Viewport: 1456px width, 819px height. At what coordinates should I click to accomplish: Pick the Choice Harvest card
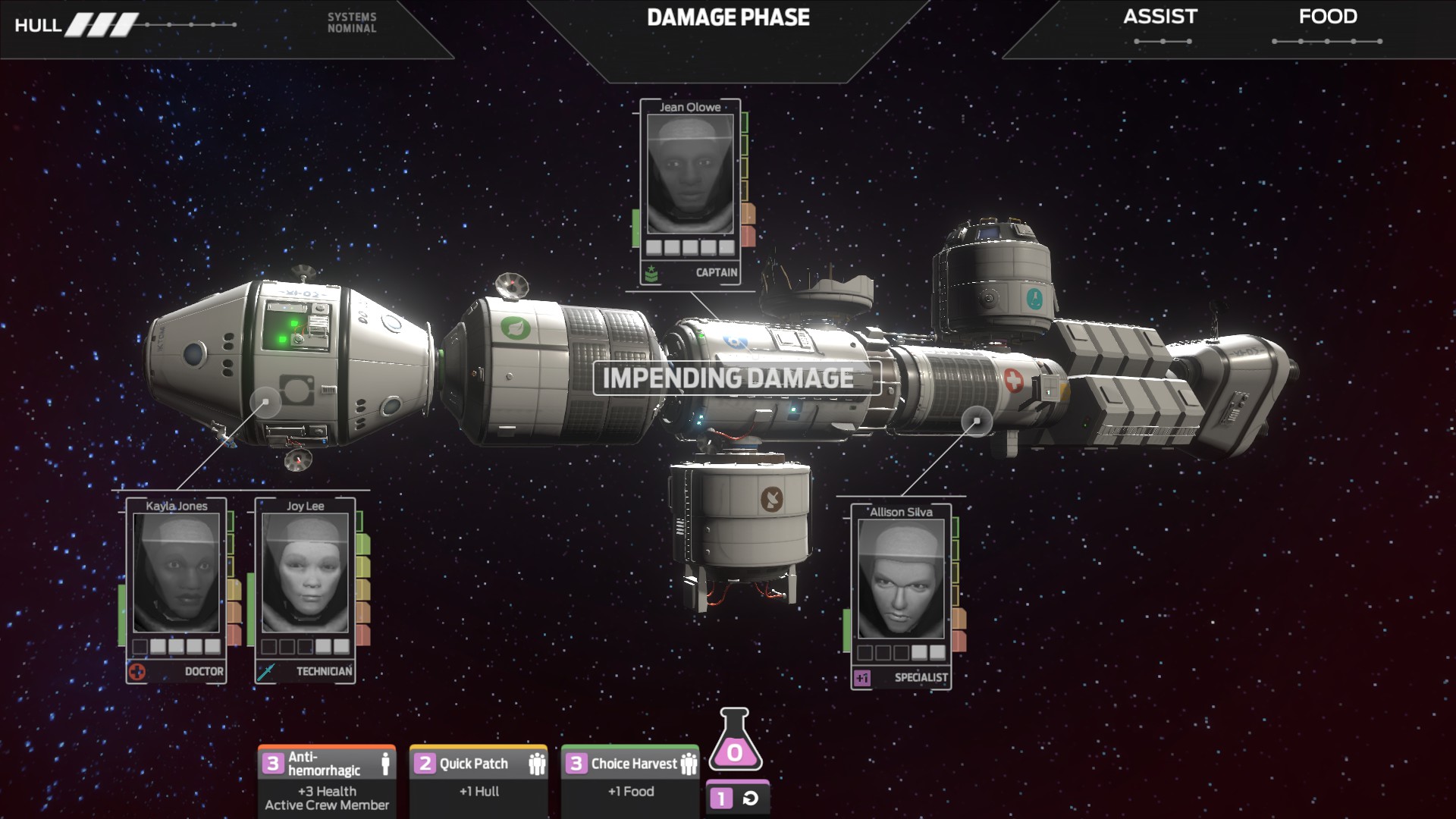630,781
